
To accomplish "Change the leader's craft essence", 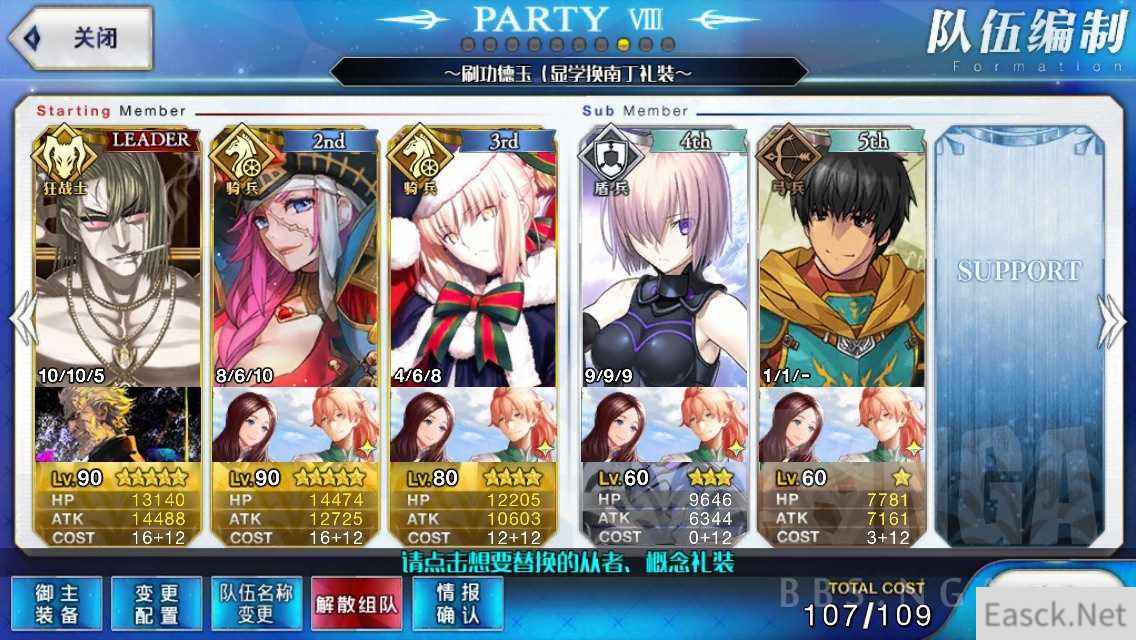I will point(118,424).
